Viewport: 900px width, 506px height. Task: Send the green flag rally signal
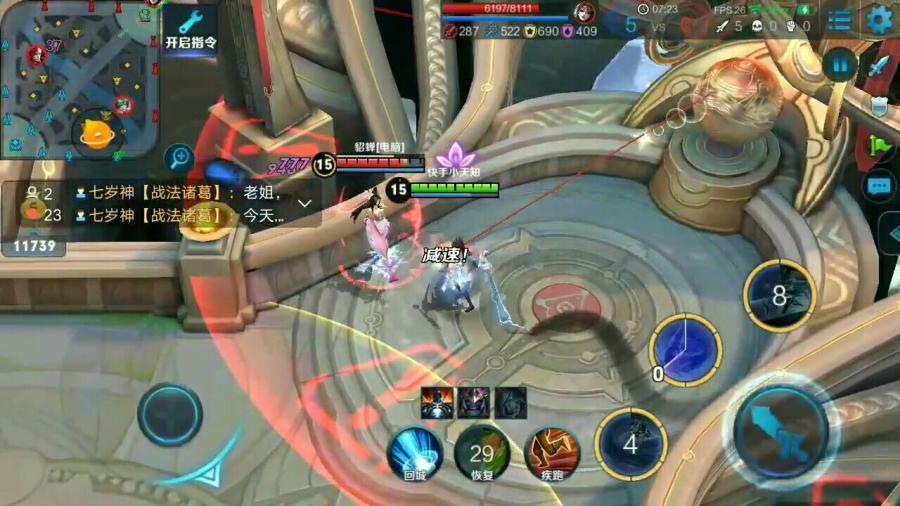click(x=879, y=146)
